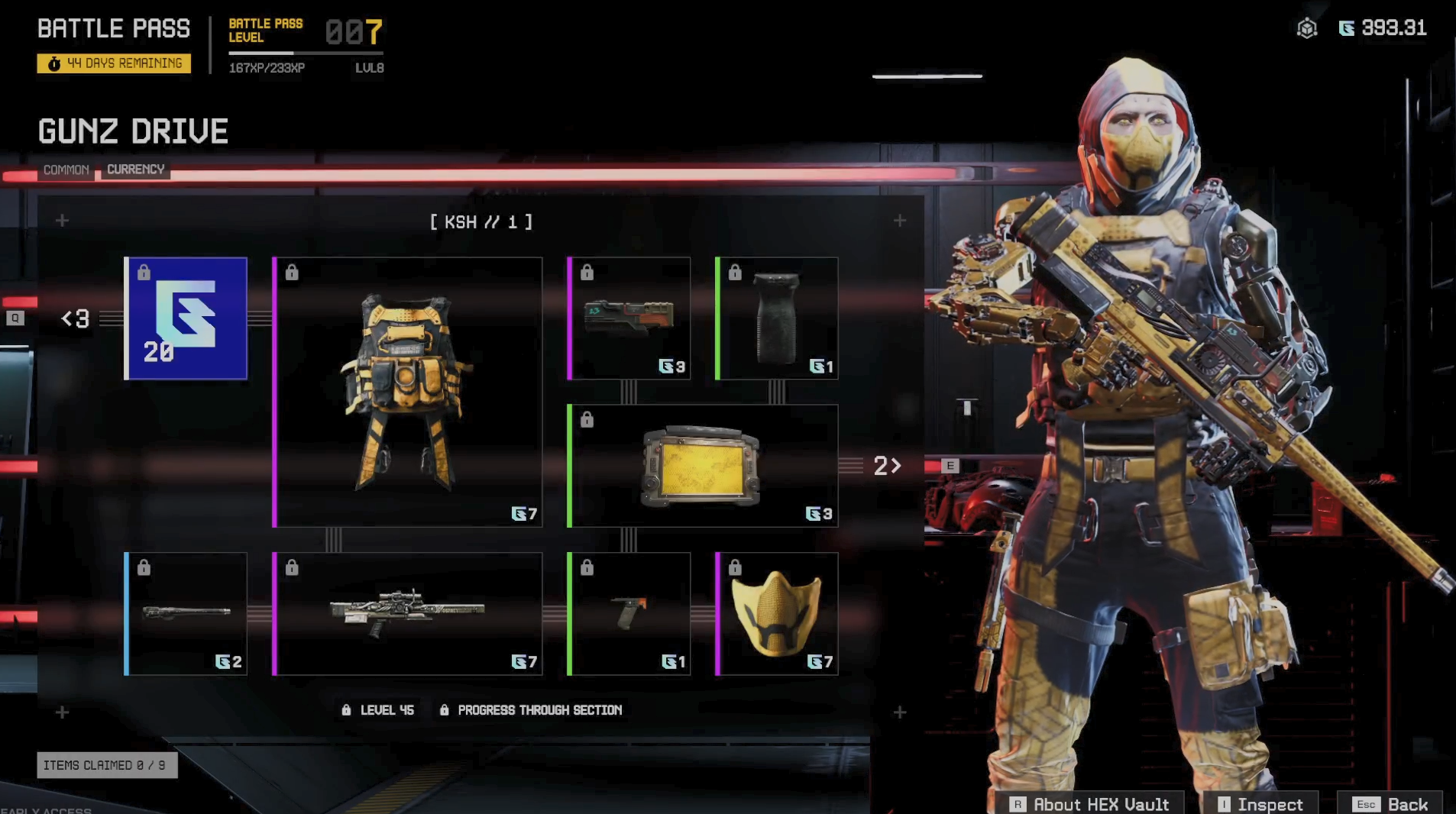This screenshot has width=1456, height=814.
Task: Select the gun barrel reward tile
Action: click(186, 614)
